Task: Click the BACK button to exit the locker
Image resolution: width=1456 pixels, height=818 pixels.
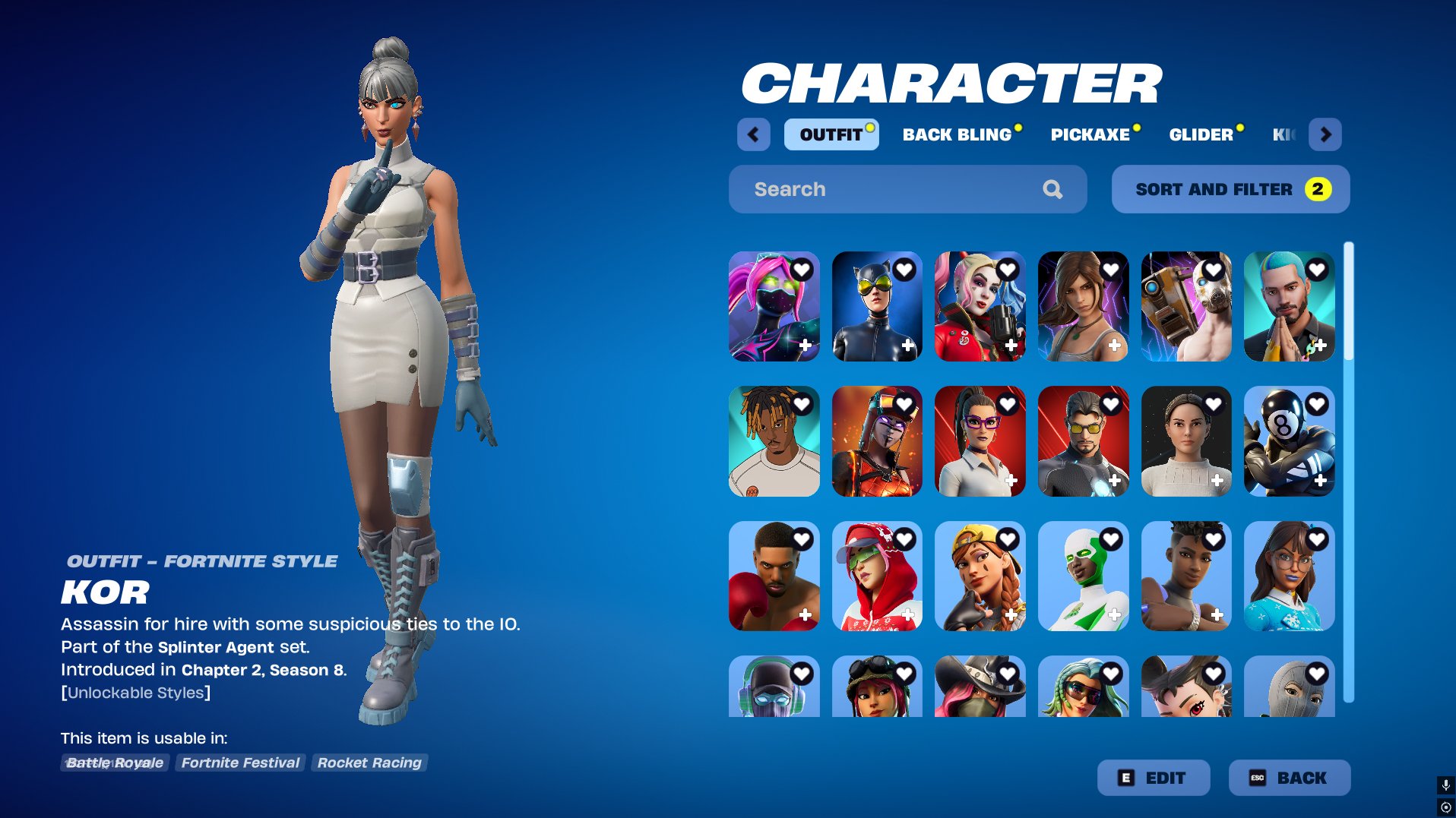Action: click(1290, 777)
